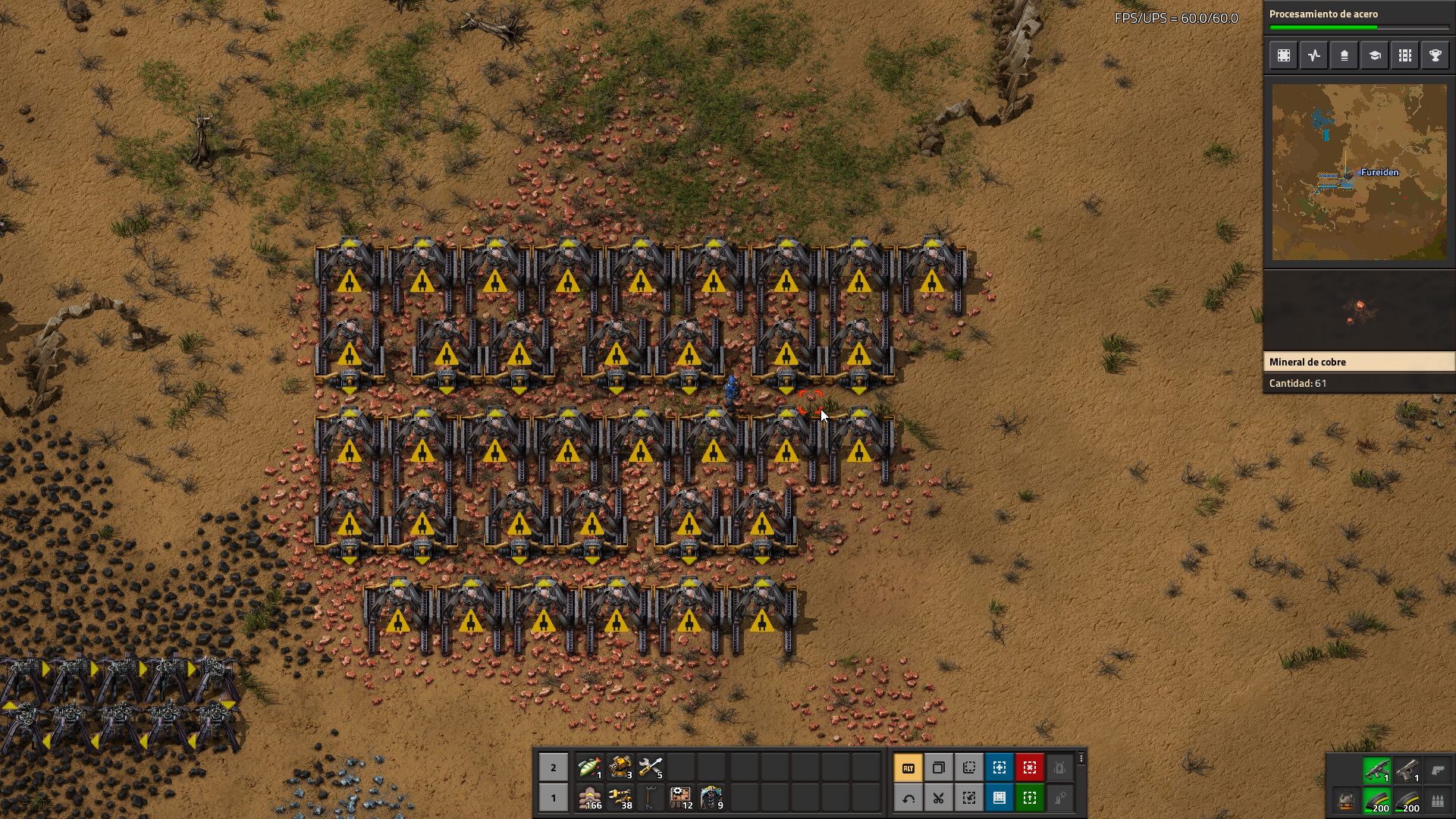Select the pistol weapon slot
1456x819 pixels.
[1407, 770]
